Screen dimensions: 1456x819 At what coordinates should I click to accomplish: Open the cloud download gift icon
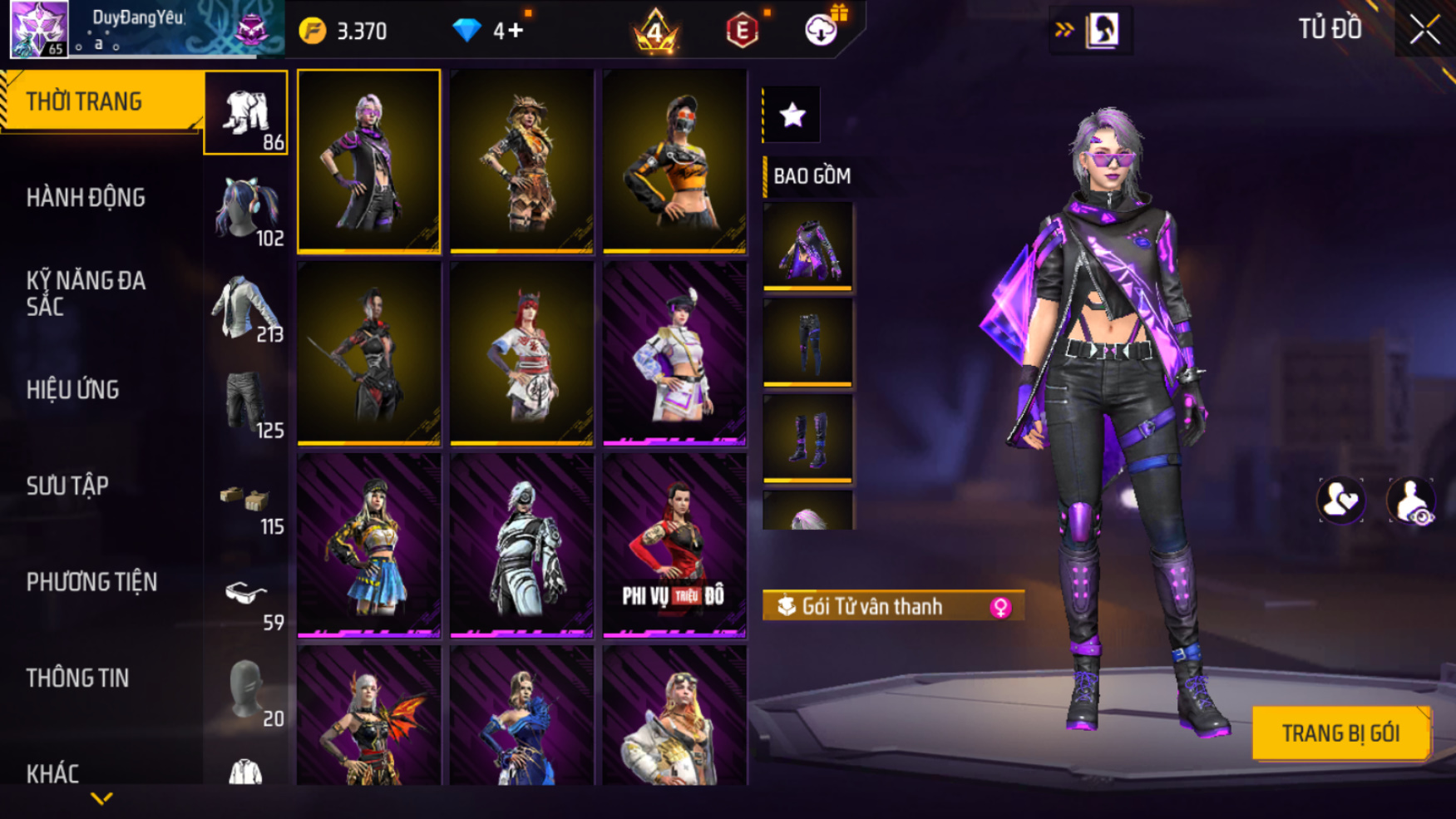pyautogui.click(x=822, y=30)
